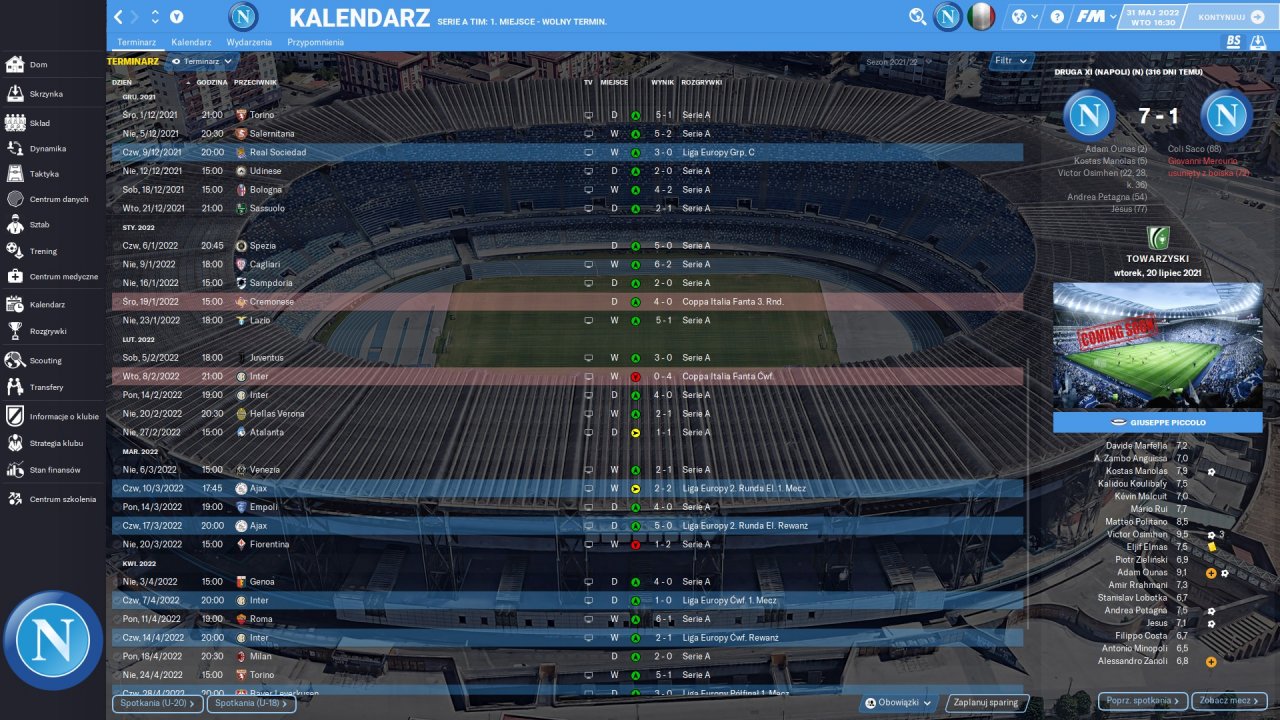Open Skrzynka inbox from sidebar
The width and height of the screenshot is (1280, 720).
click(45, 94)
